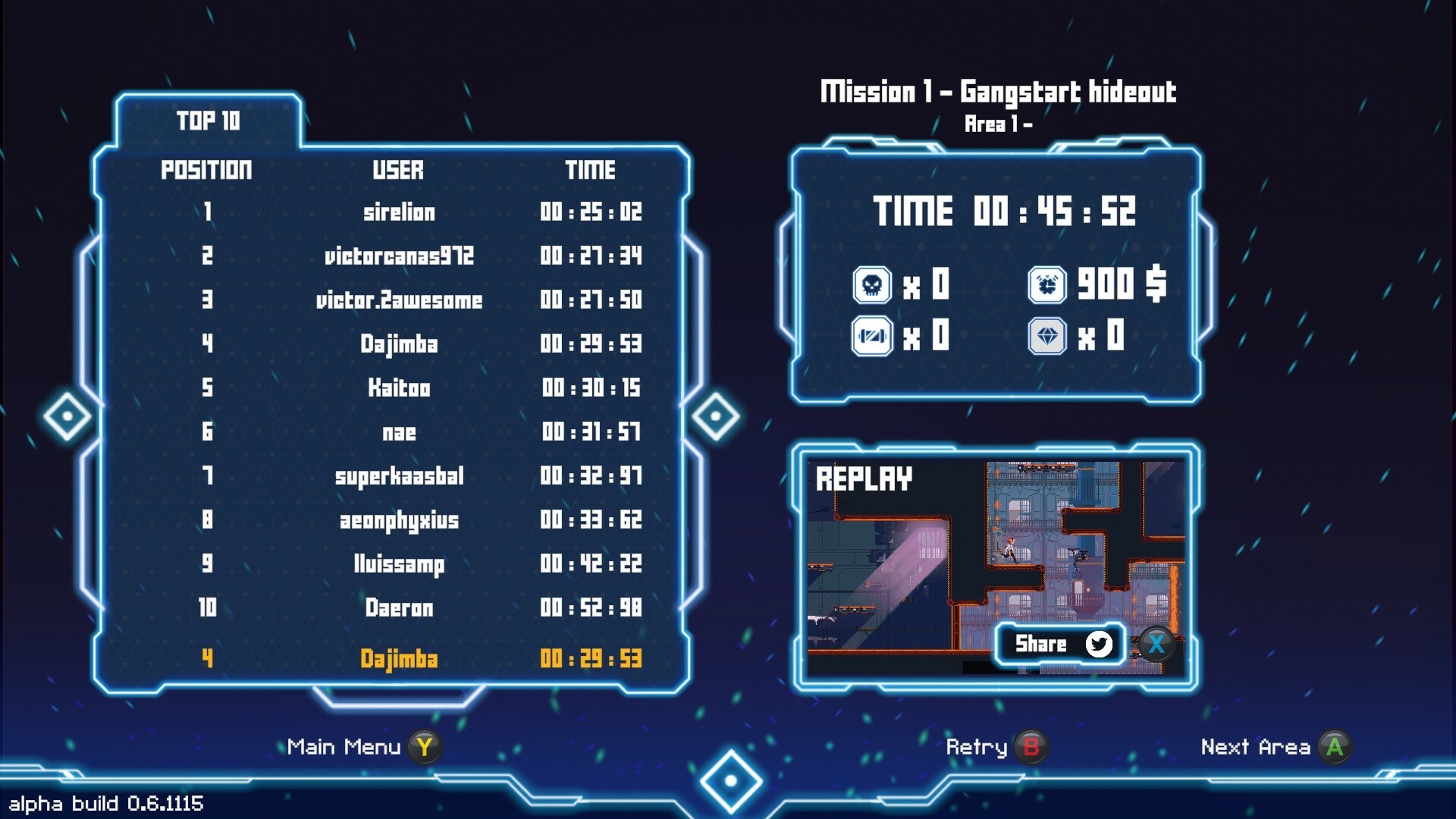Click the green A button icon beside Next Area

(1336, 746)
